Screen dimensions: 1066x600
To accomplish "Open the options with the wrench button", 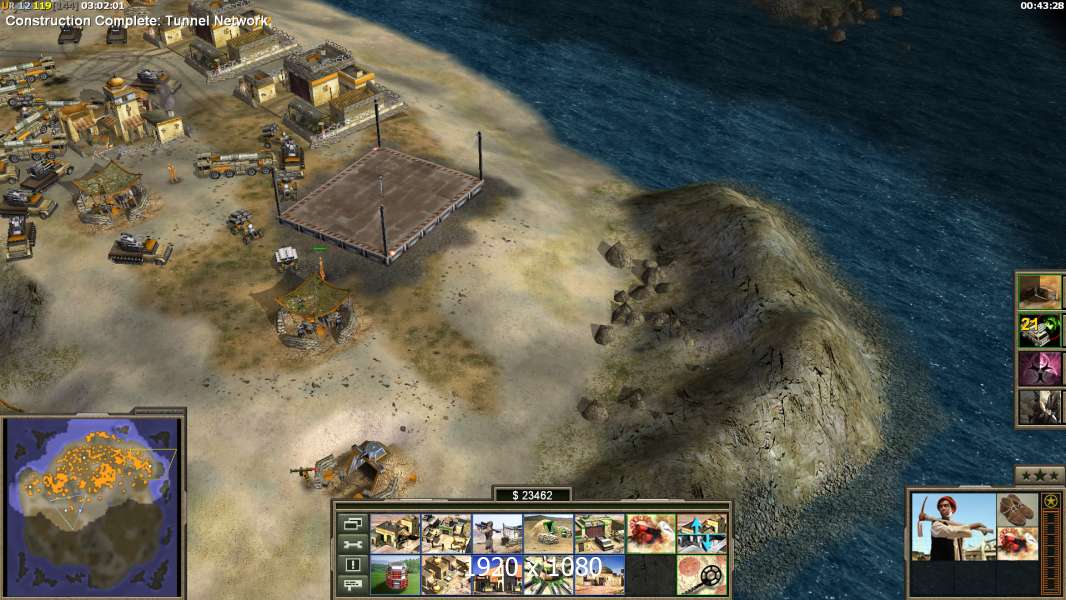I will 352,544.
